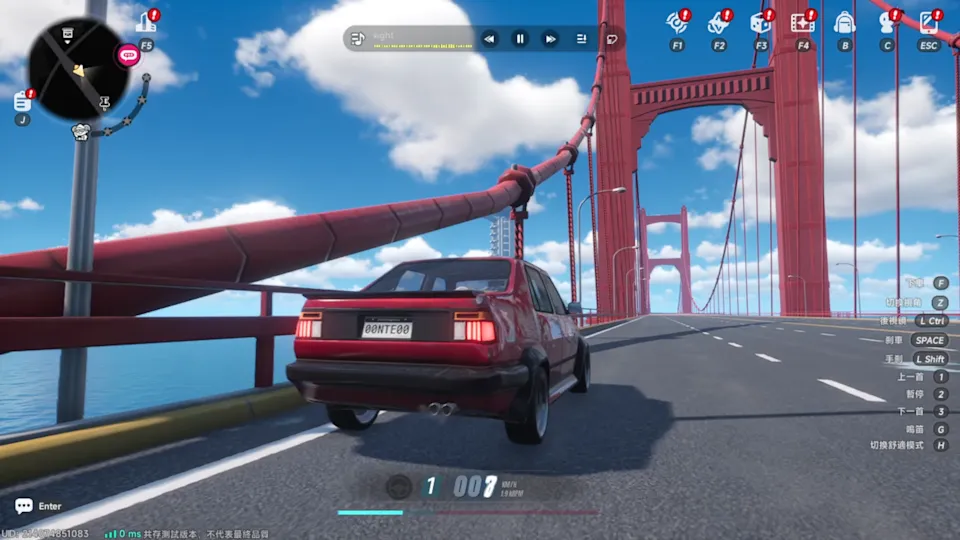Open the dice icon menu
Screen dimensions: 960x540
[x=760, y=22]
